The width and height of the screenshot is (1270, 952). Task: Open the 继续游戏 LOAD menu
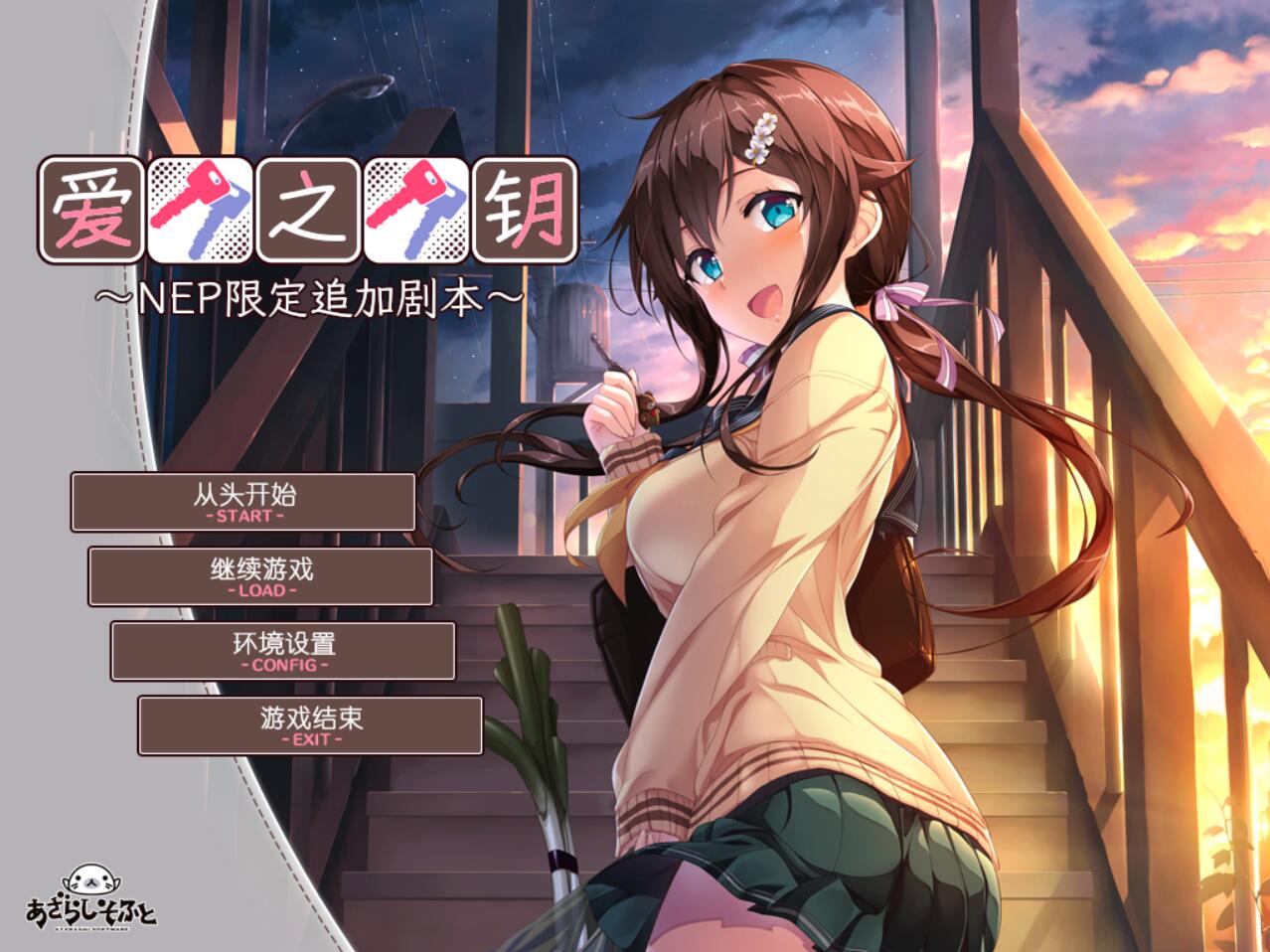(x=261, y=576)
